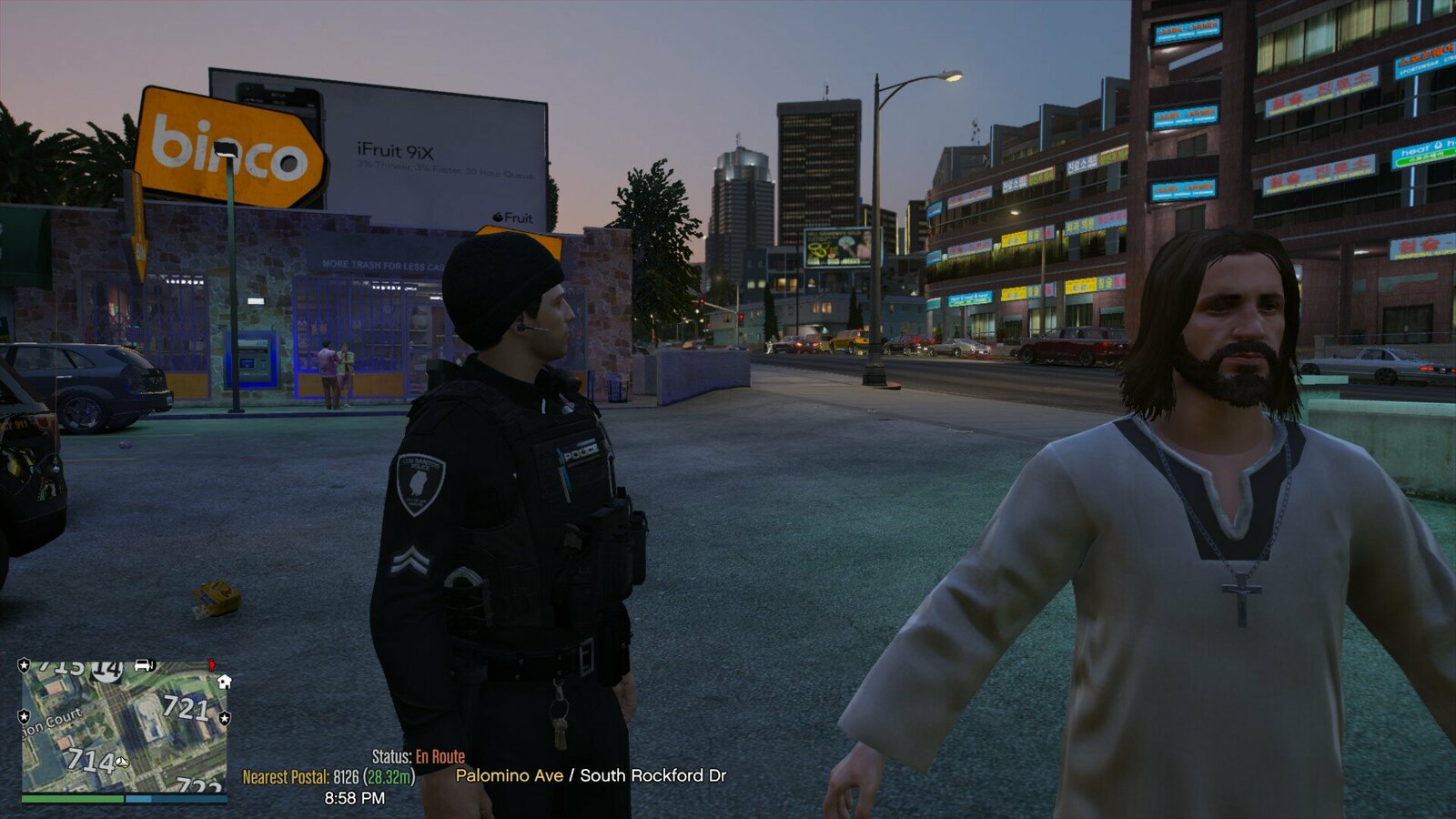This screenshot has height=819, width=1456.
Task: Click the white house blip on the minimap
Action: pyautogui.click(x=224, y=681)
